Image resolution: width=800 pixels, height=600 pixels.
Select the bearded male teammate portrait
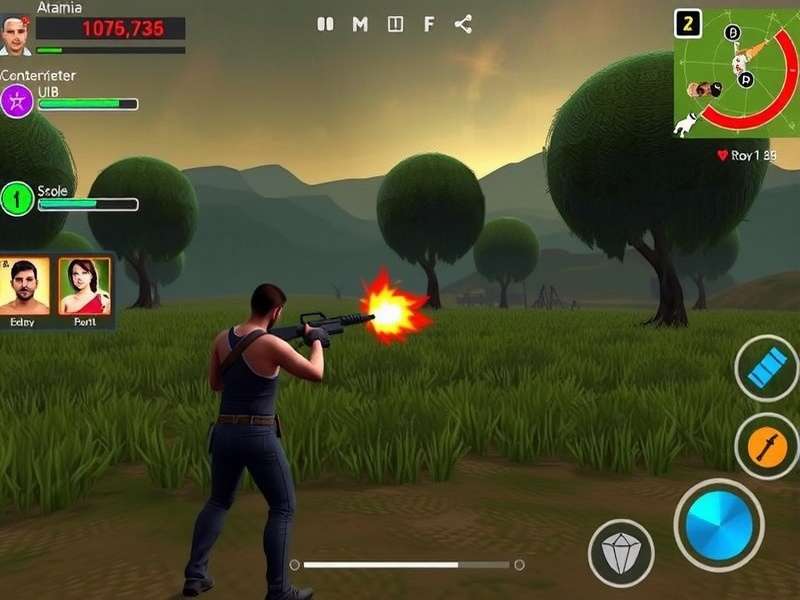click(x=30, y=286)
